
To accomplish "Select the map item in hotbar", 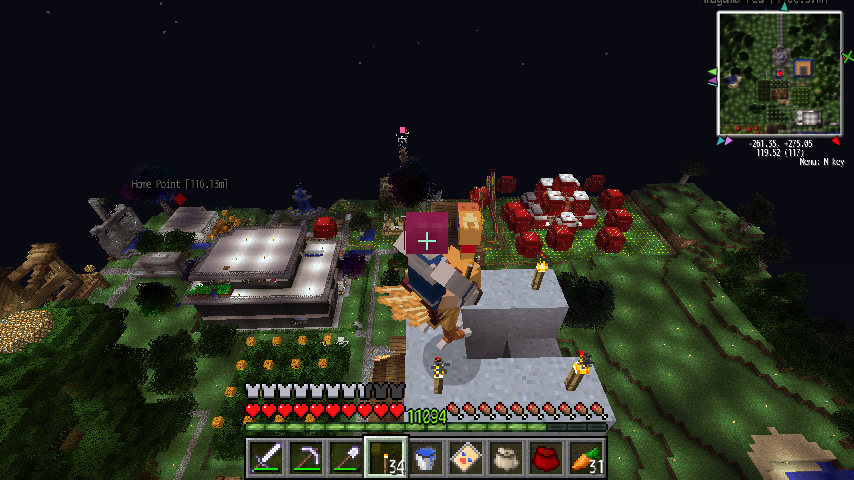I will pos(466,457).
